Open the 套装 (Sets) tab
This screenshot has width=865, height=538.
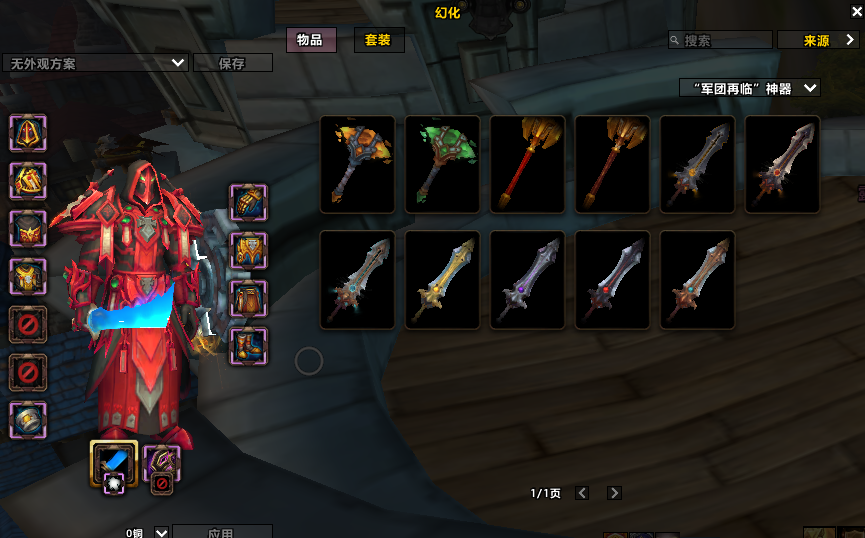[x=377, y=40]
